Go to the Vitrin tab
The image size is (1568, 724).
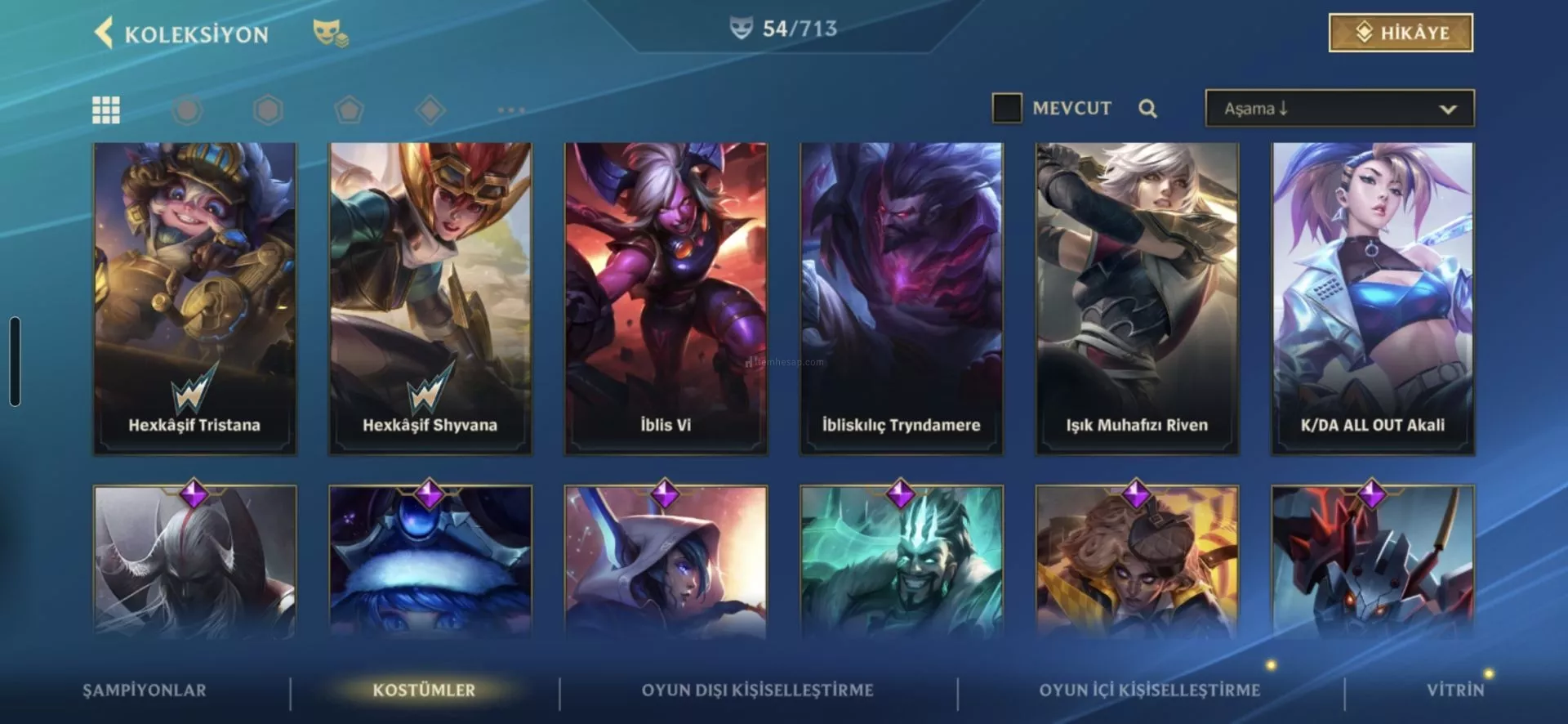point(1455,690)
